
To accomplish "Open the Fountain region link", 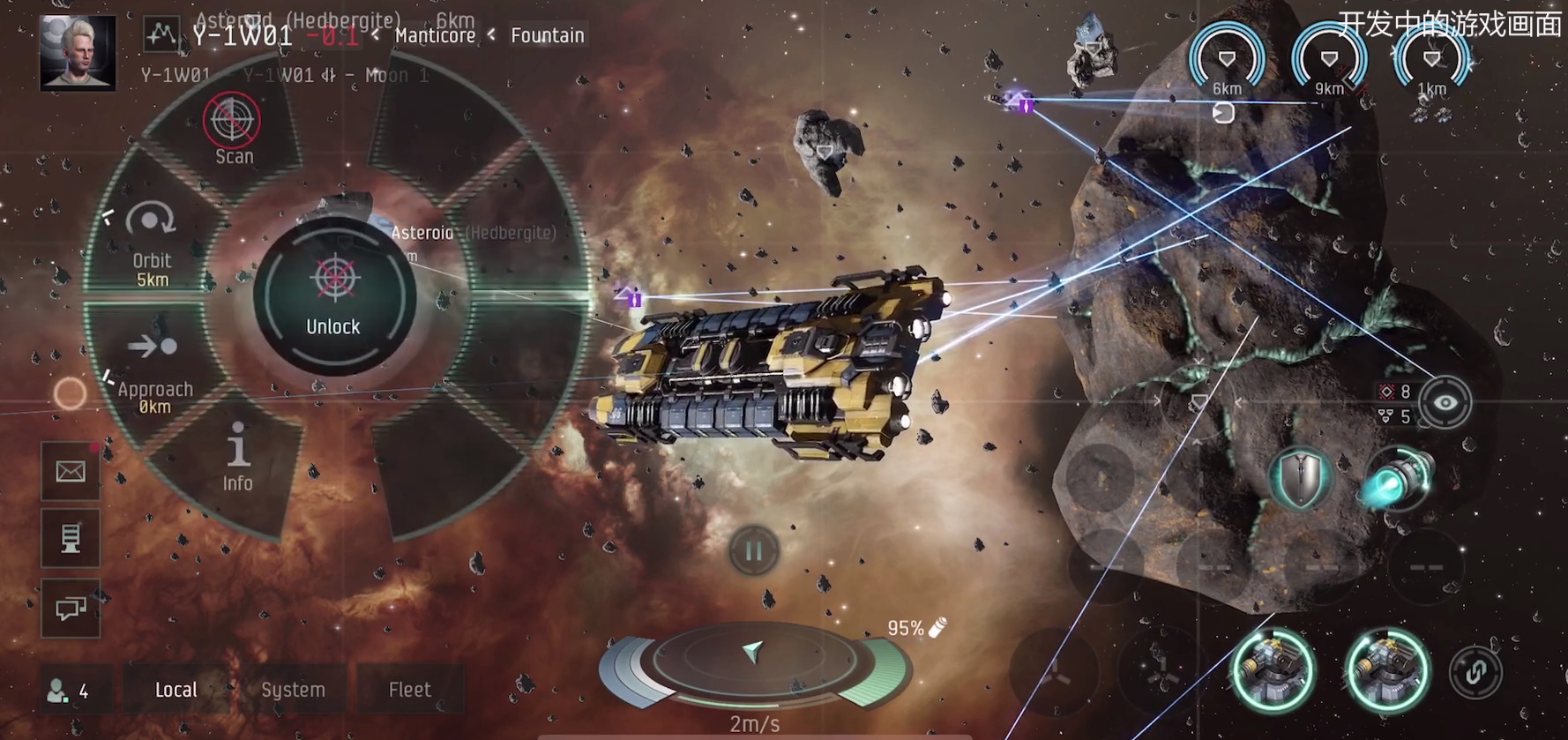I will [547, 35].
